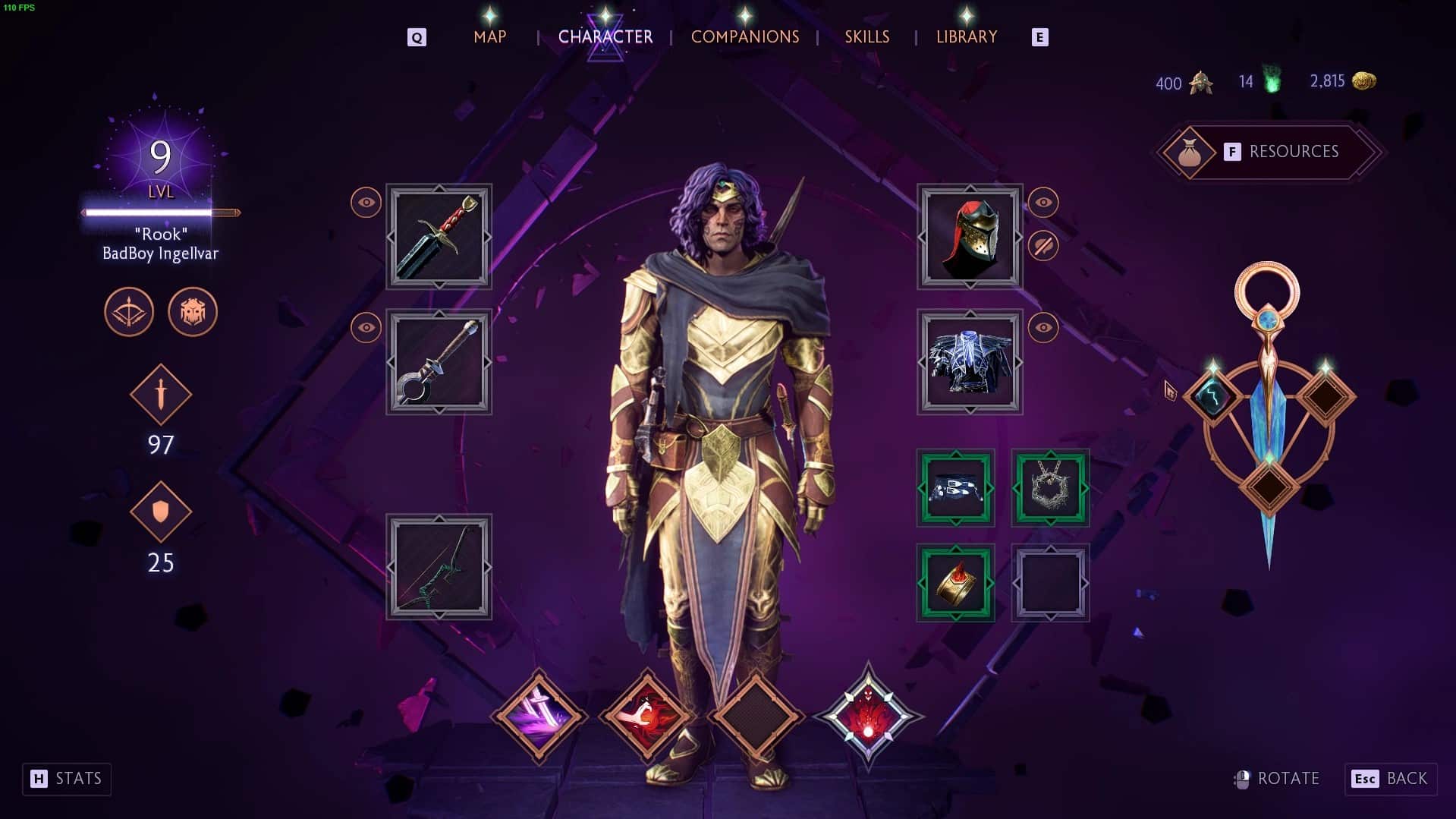Select the equipped sword slot

439,238
